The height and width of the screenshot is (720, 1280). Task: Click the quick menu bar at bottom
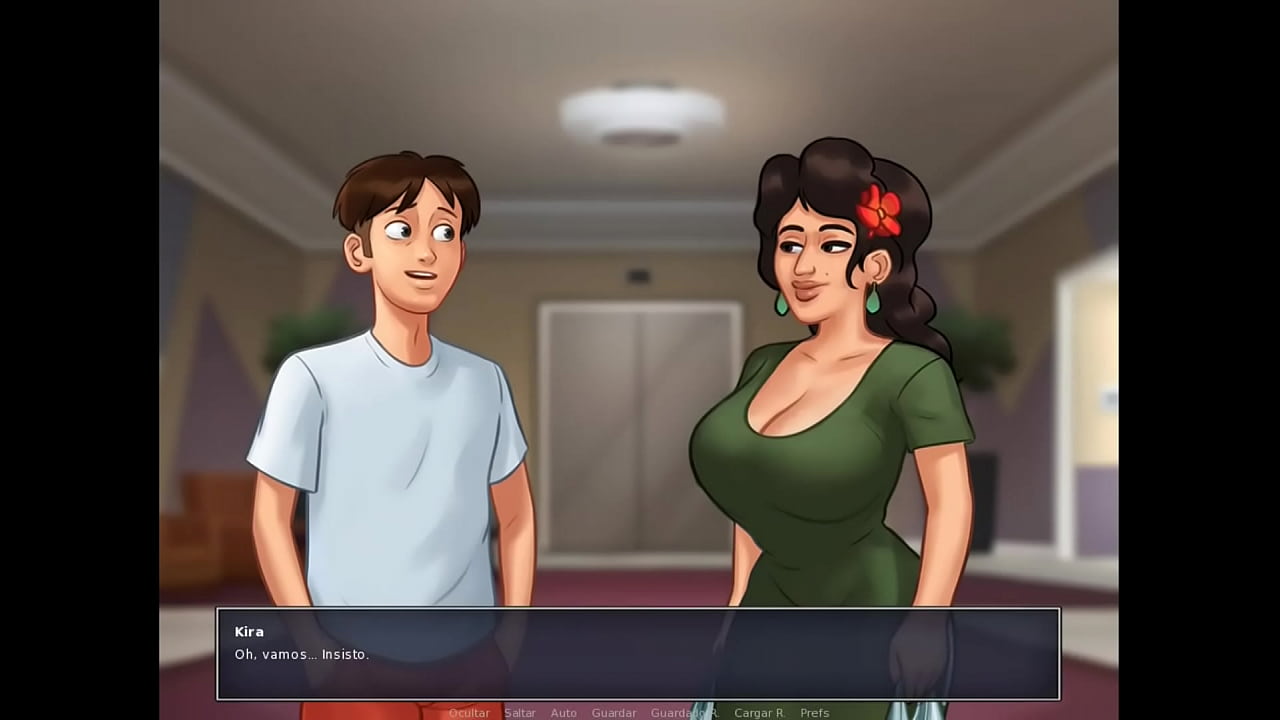640,712
